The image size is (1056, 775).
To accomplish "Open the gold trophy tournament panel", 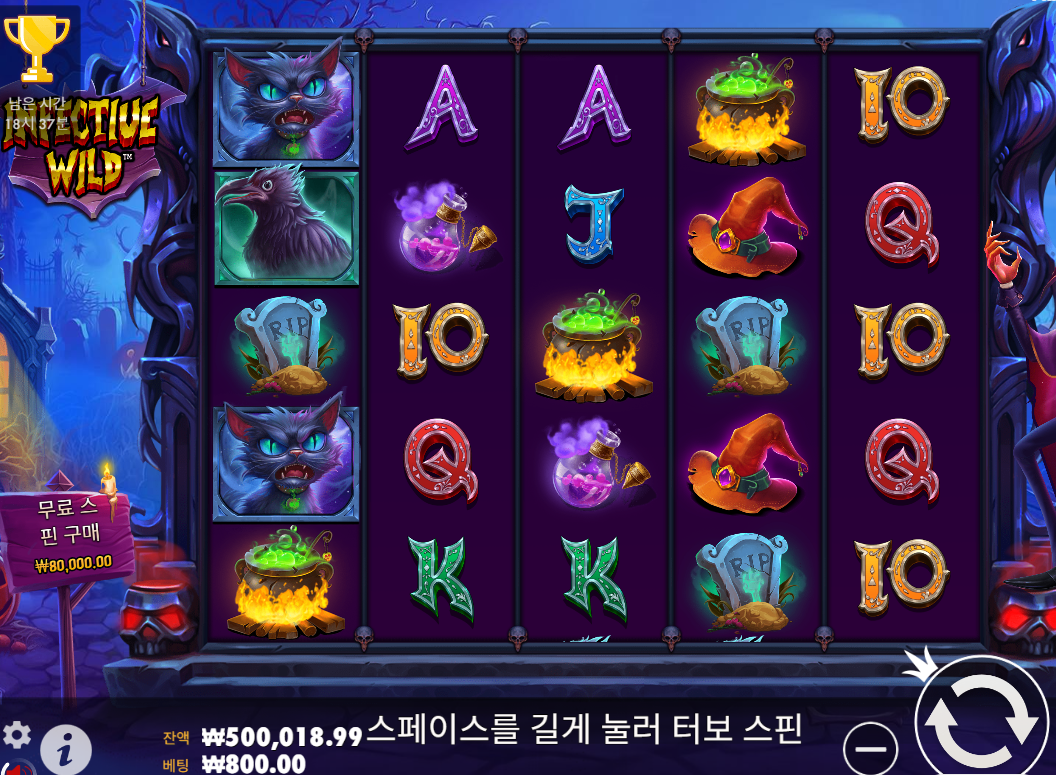I will [x=36, y=47].
